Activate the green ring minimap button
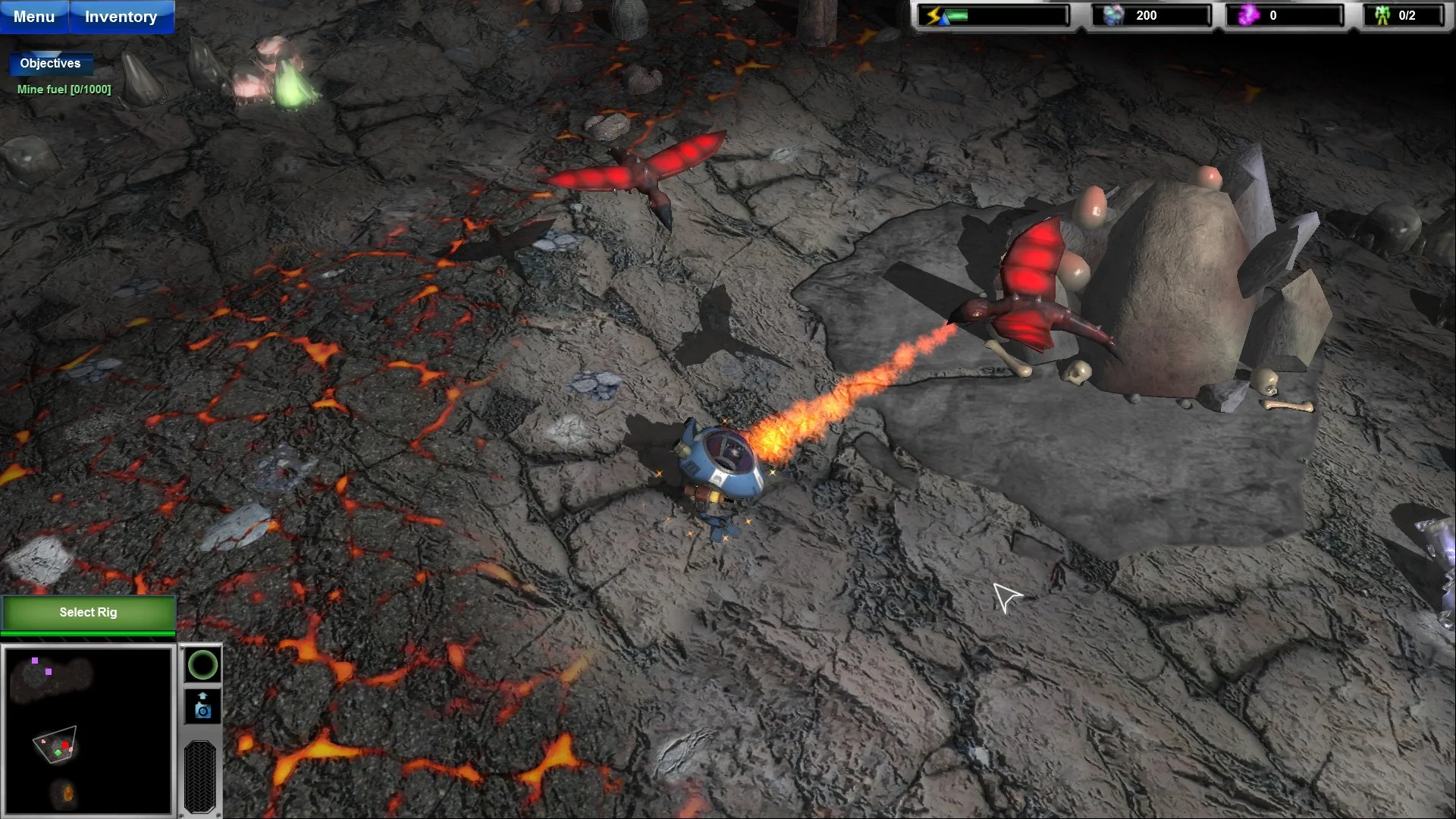 (202, 666)
